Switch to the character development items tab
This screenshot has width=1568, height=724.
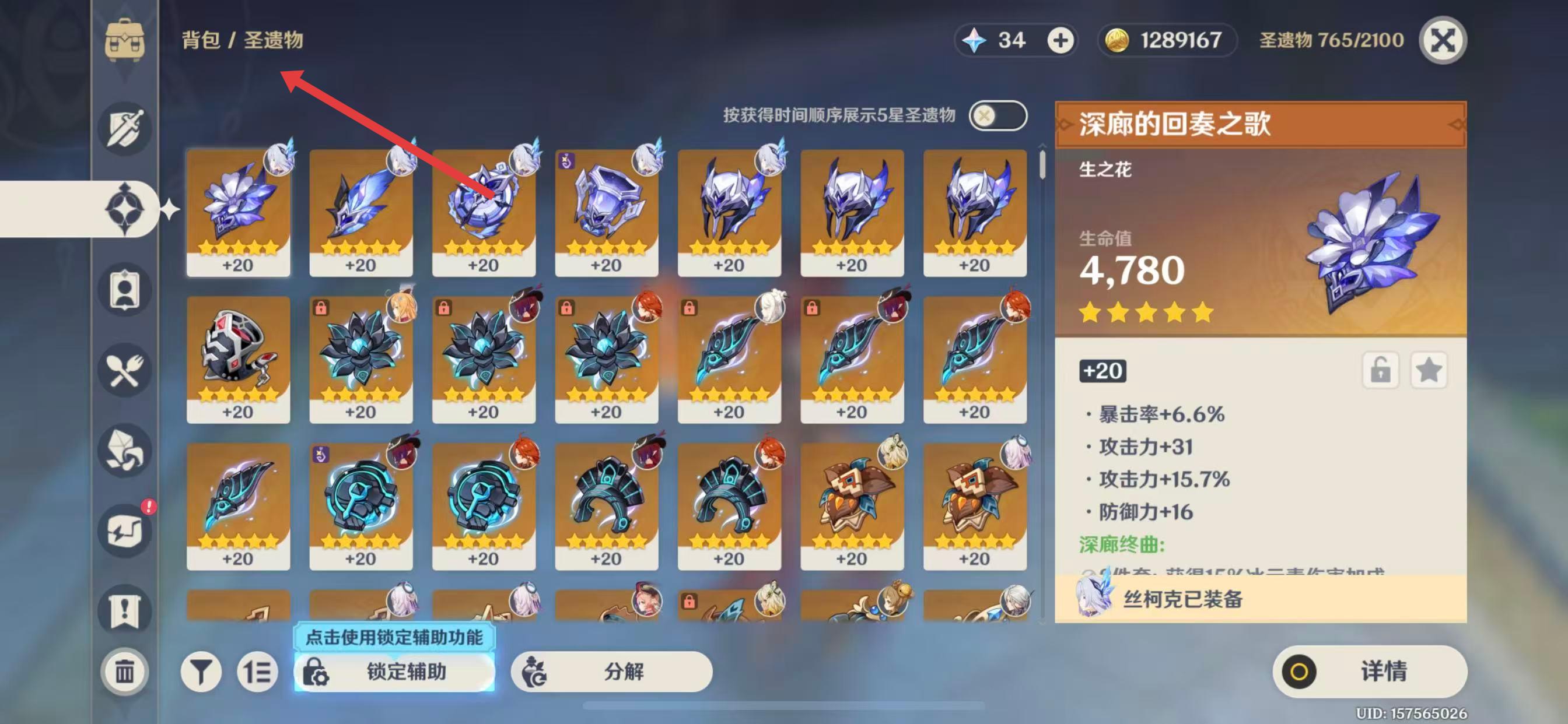125,290
